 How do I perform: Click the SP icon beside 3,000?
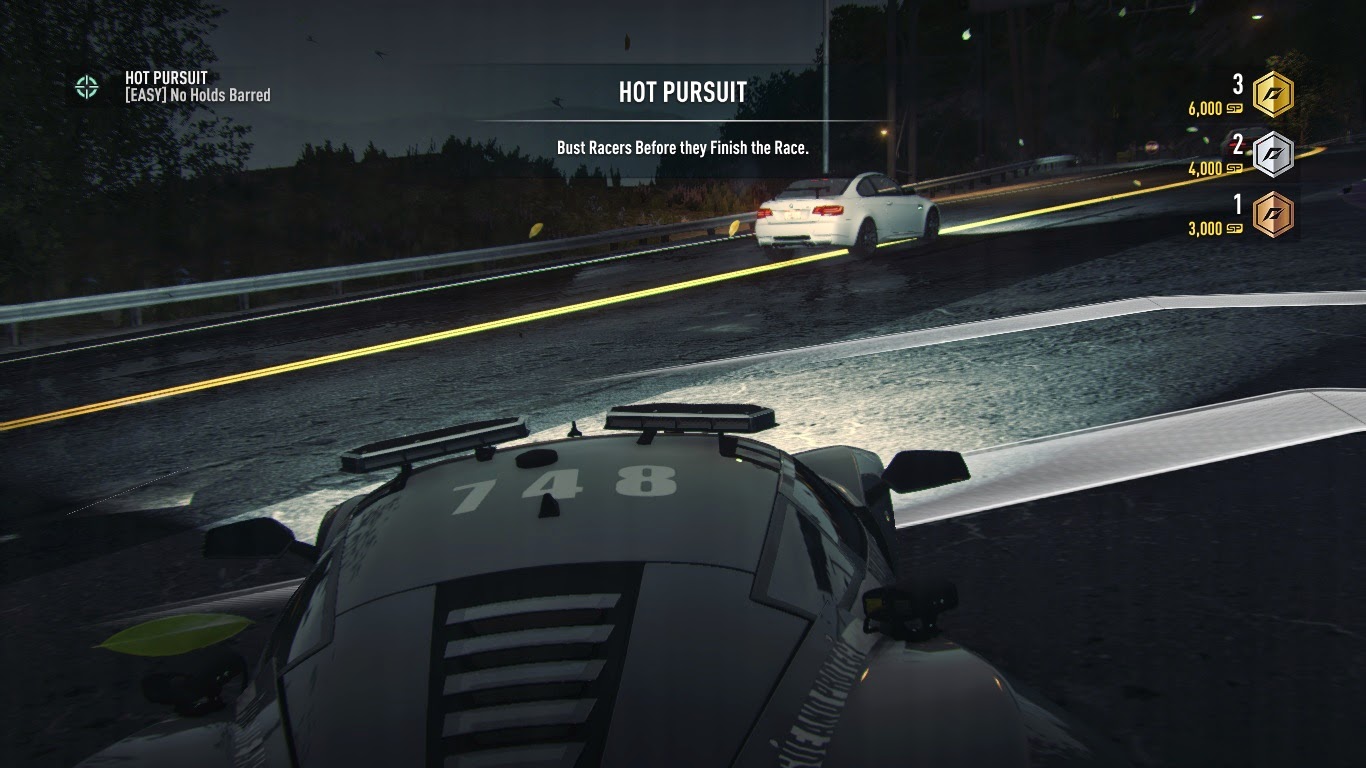pyautogui.click(x=1233, y=230)
